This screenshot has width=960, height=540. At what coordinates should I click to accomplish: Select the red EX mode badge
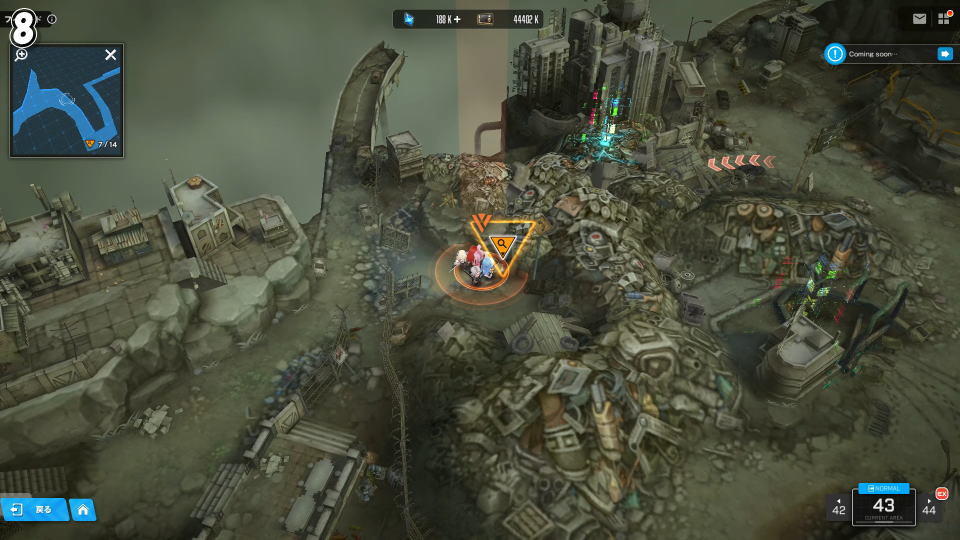pos(941,493)
